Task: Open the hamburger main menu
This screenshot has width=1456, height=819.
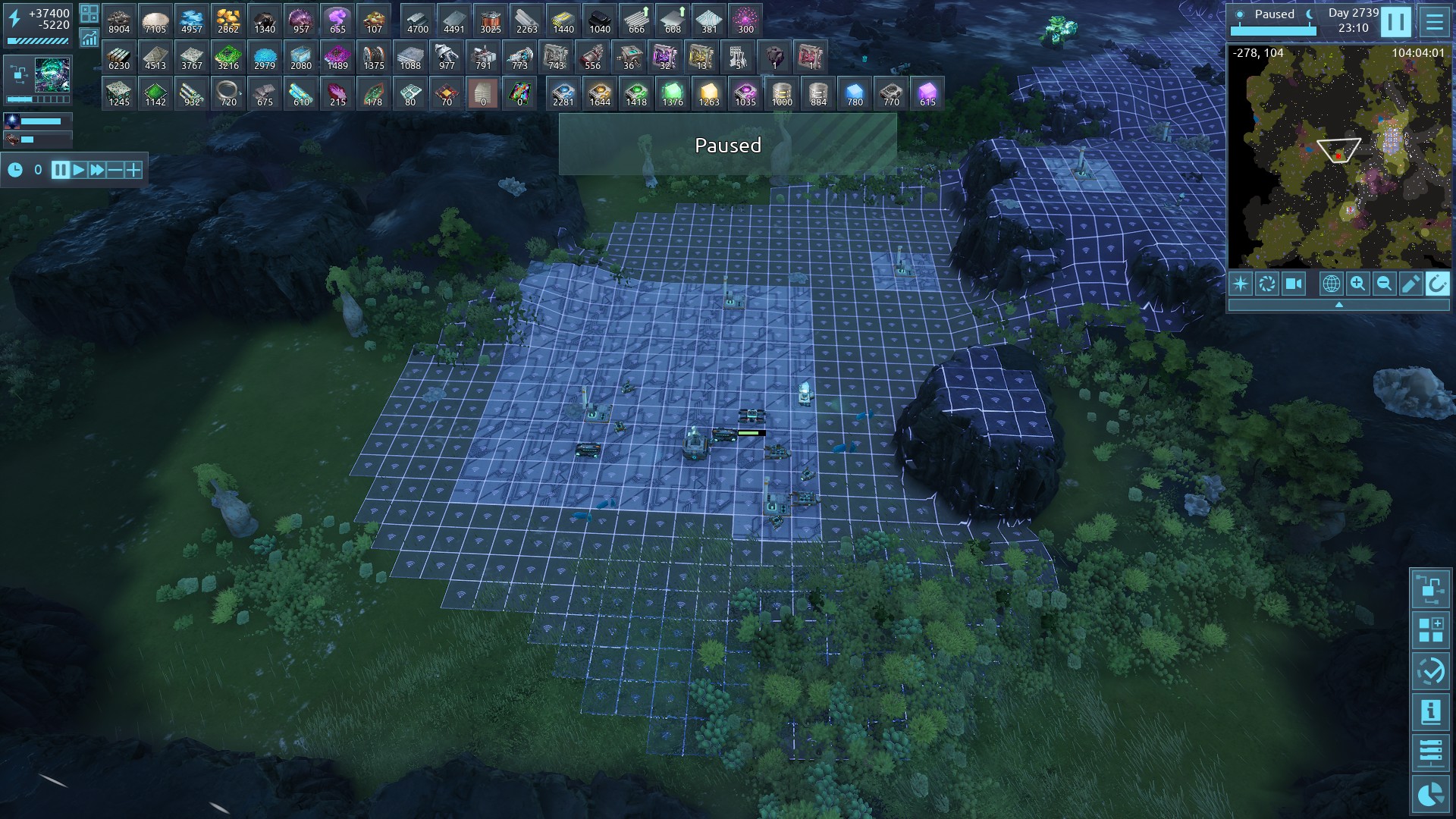Action: coord(1434,22)
